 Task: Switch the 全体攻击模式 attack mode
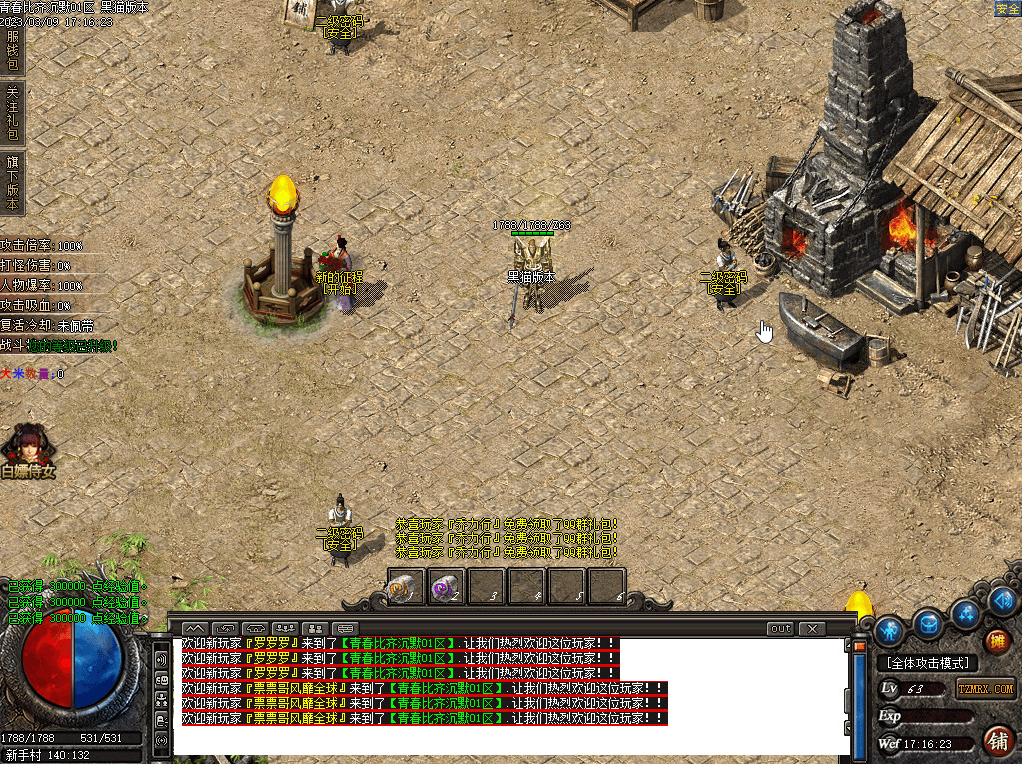point(927,663)
